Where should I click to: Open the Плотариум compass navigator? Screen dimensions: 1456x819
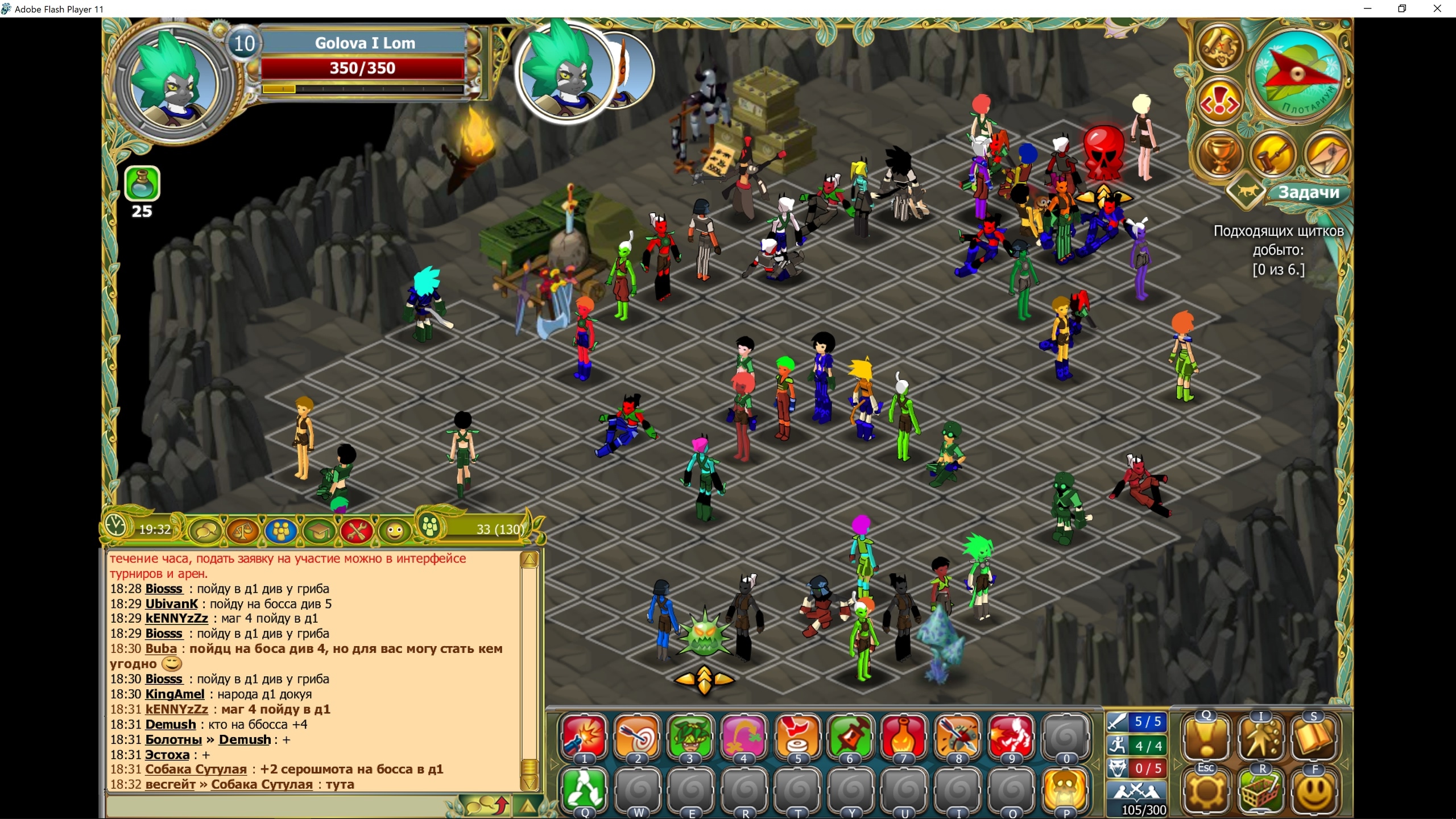[x=1297, y=75]
